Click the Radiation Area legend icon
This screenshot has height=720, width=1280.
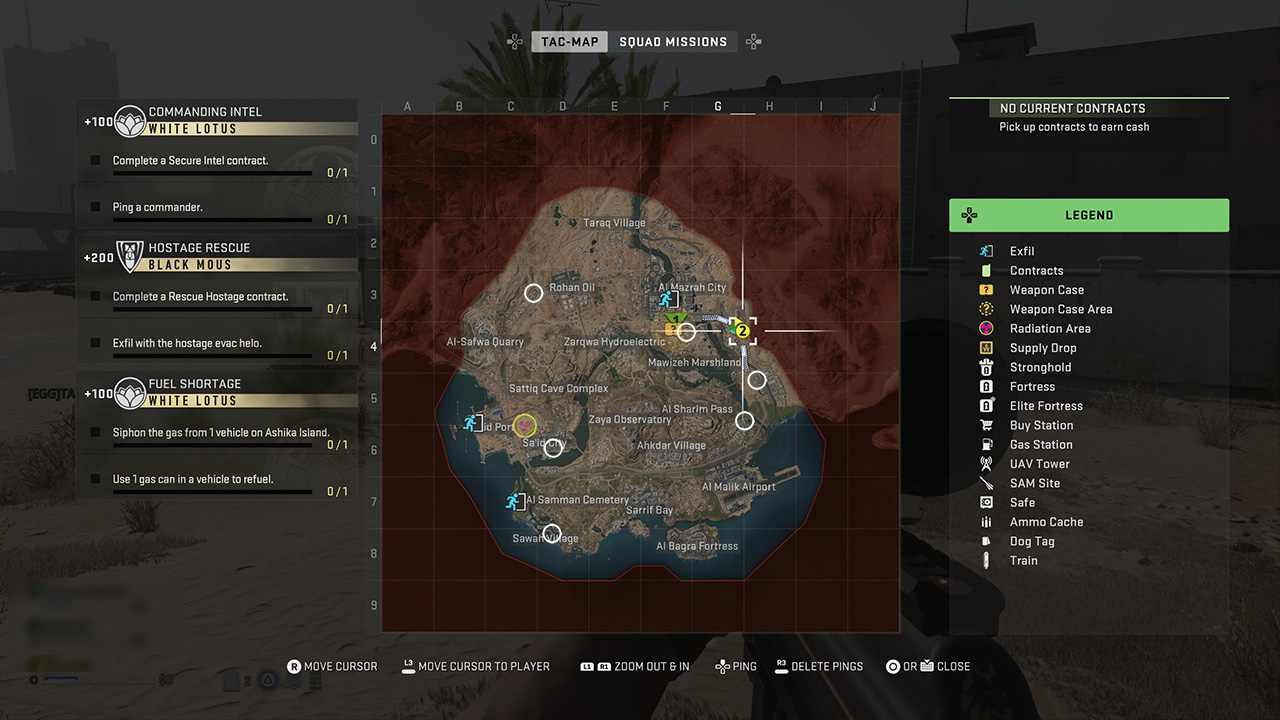(986, 328)
